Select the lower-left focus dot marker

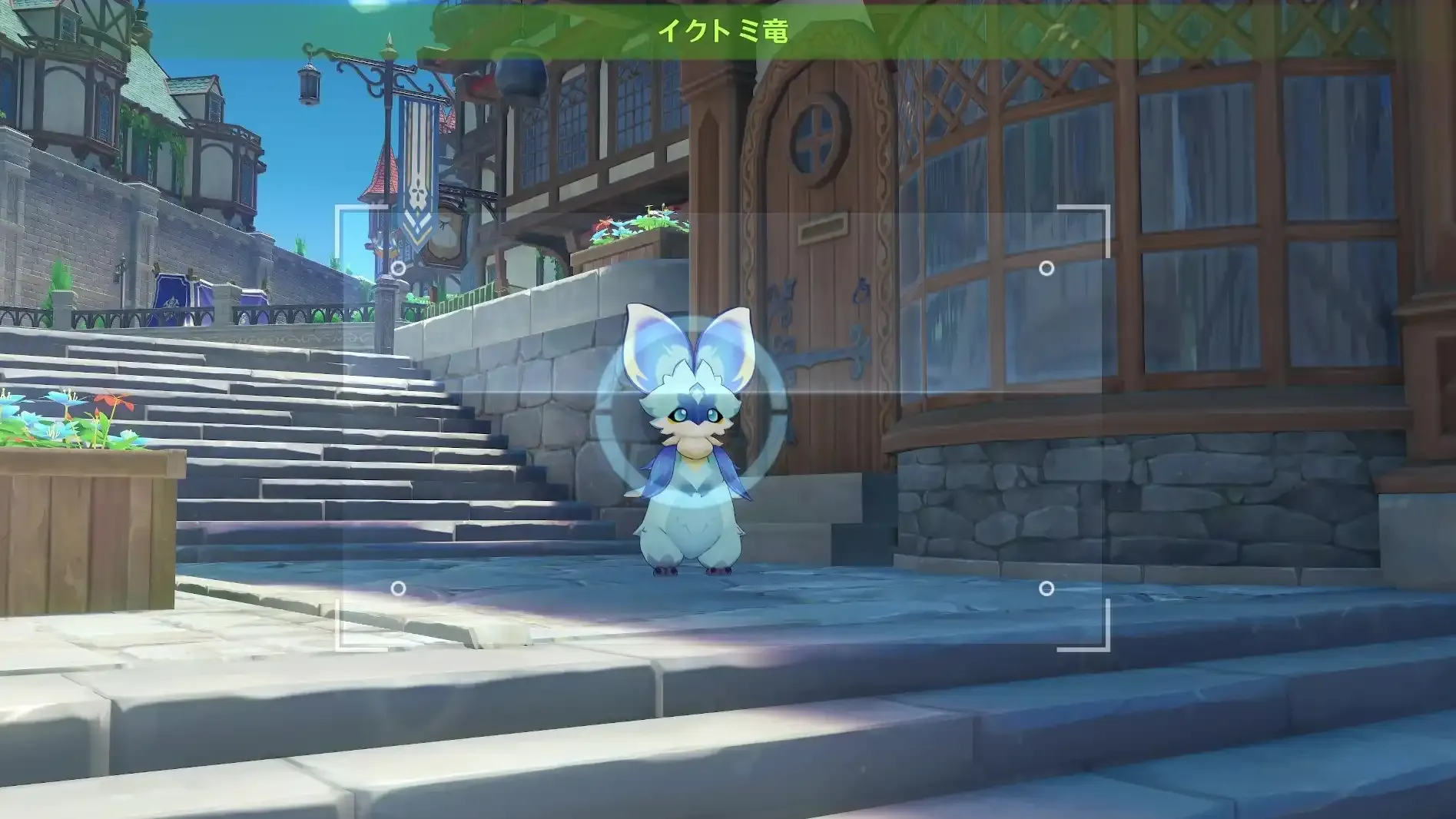(398, 589)
